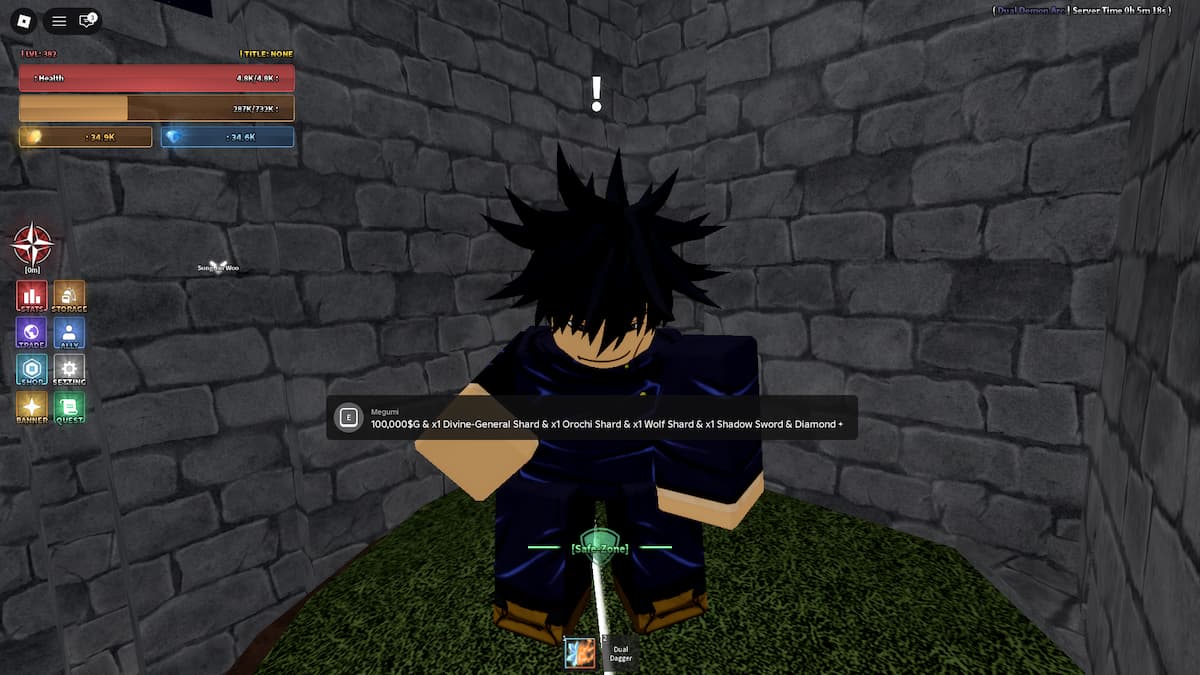Open the Storage backpack menu
This screenshot has width=1200, height=675.
pyautogui.click(x=69, y=296)
